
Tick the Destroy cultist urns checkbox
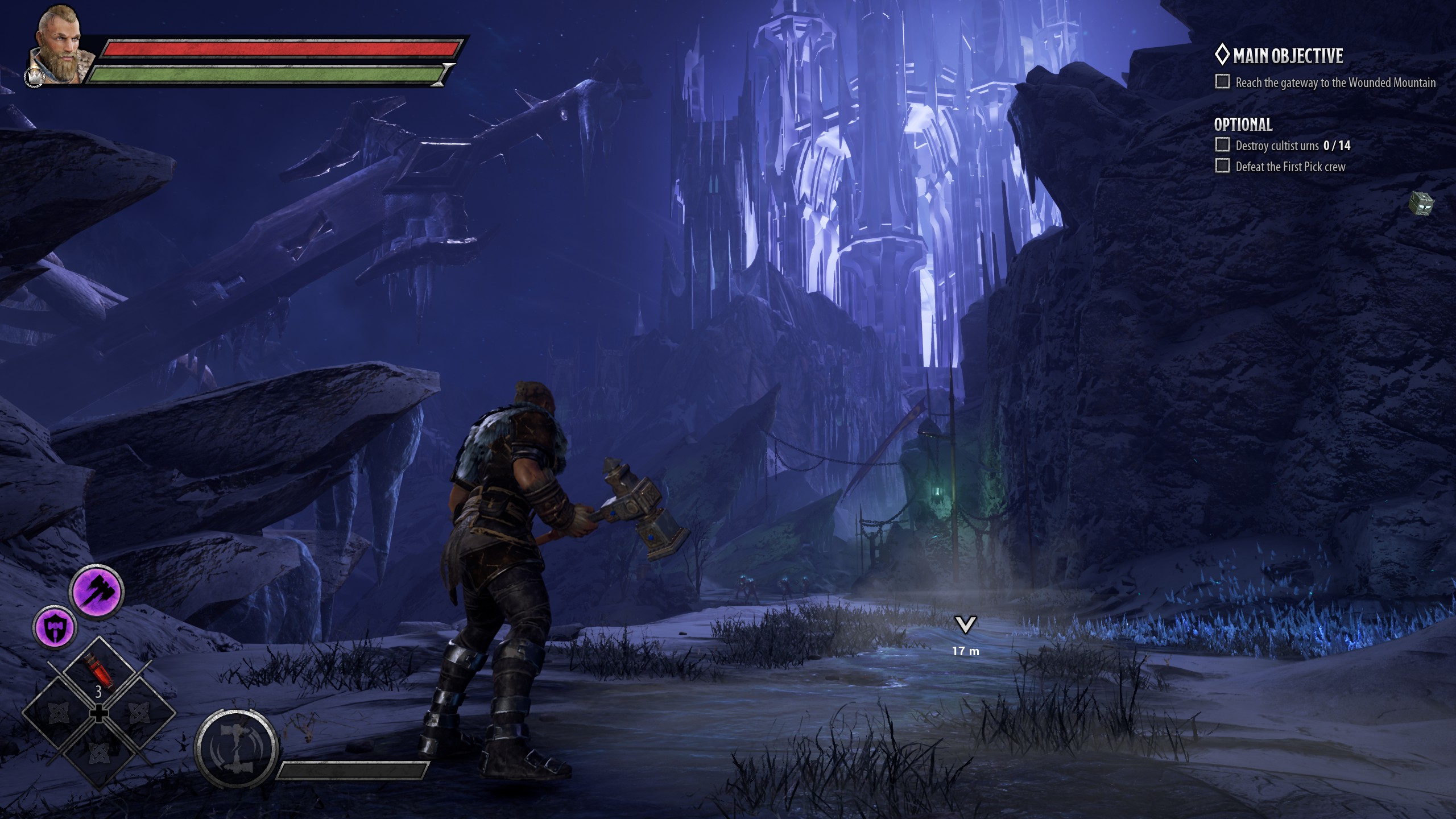pos(1222,145)
